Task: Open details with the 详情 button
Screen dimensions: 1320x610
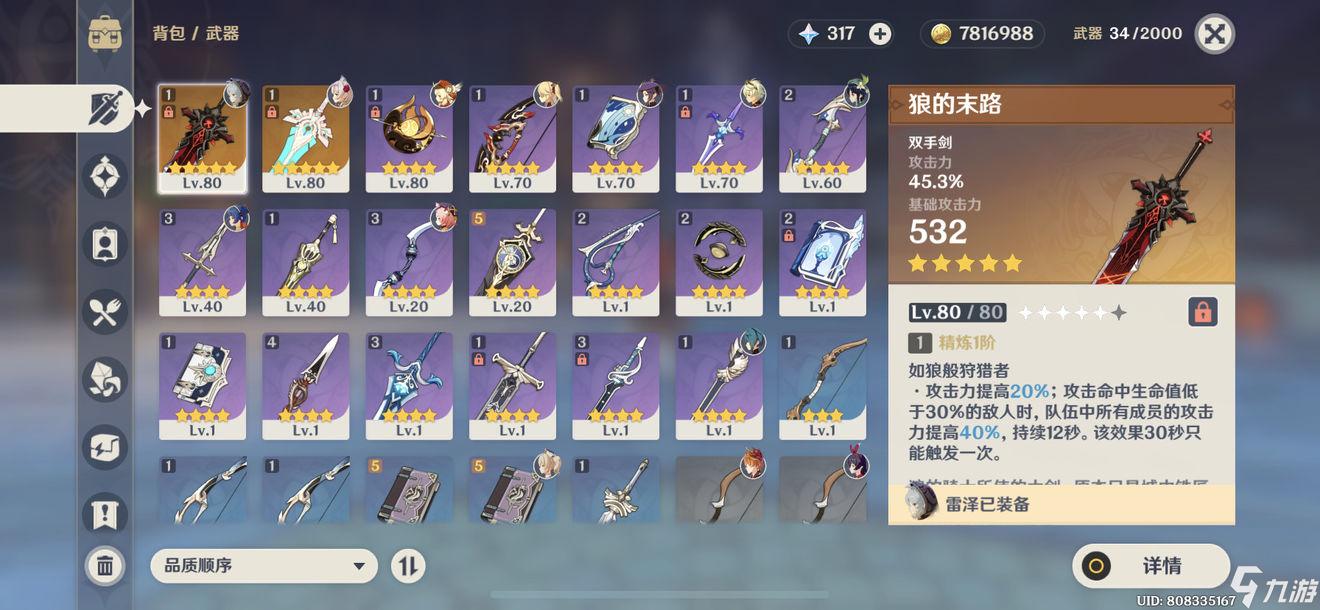Action: (x=1150, y=566)
